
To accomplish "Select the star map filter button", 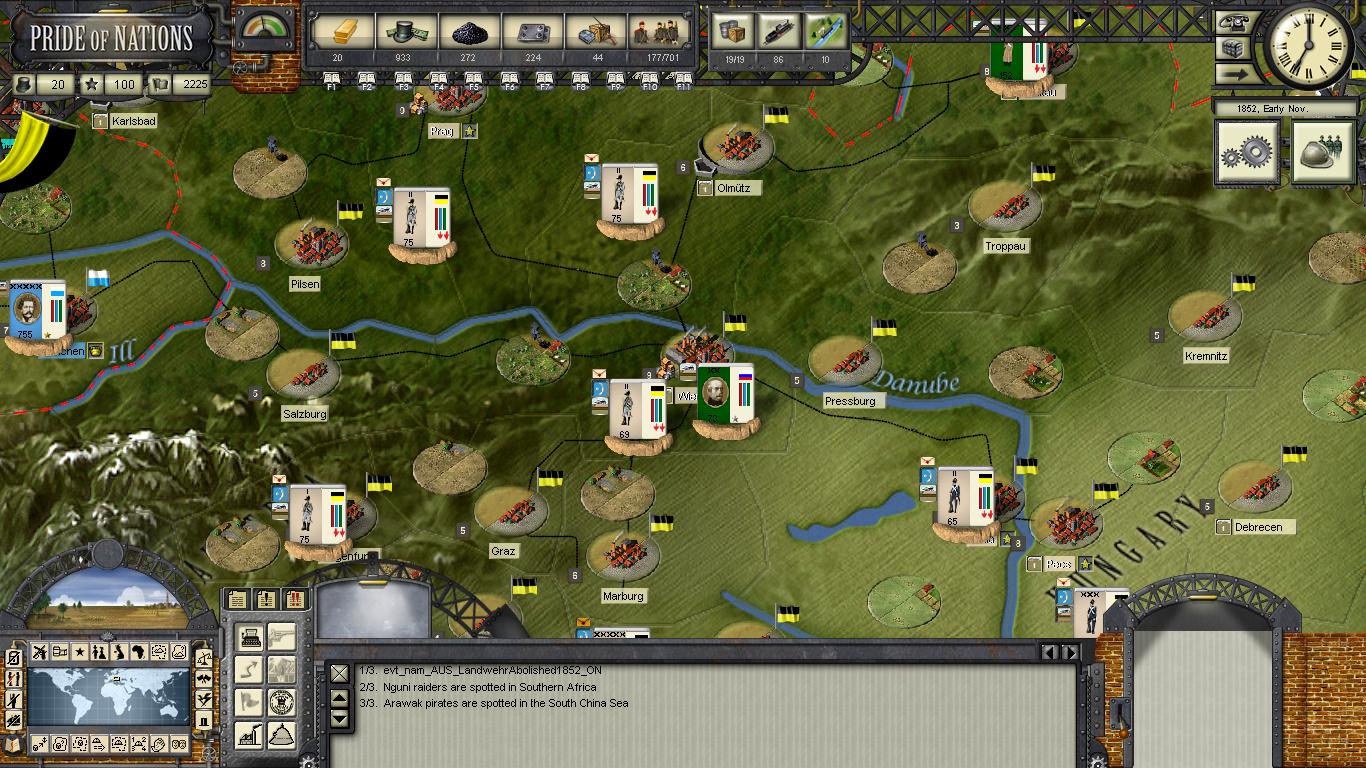I will [x=79, y=652].
